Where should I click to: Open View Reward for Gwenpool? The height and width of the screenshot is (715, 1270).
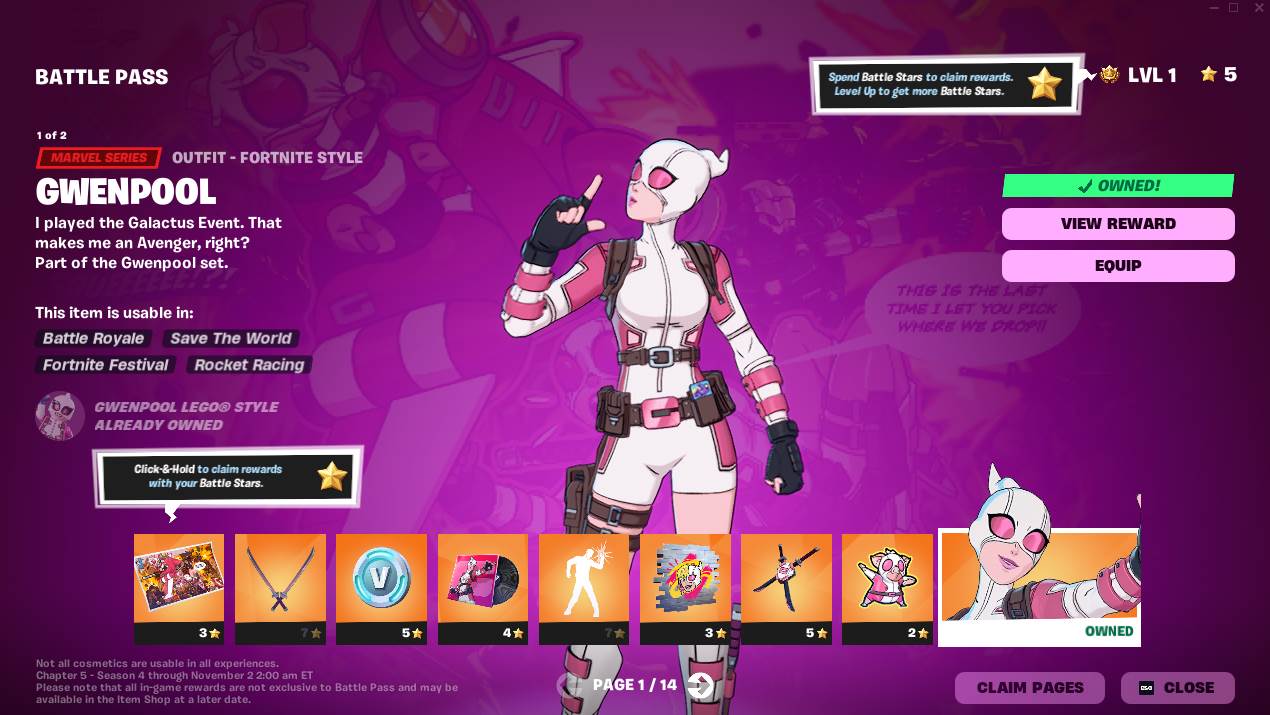coord(1118,224)
